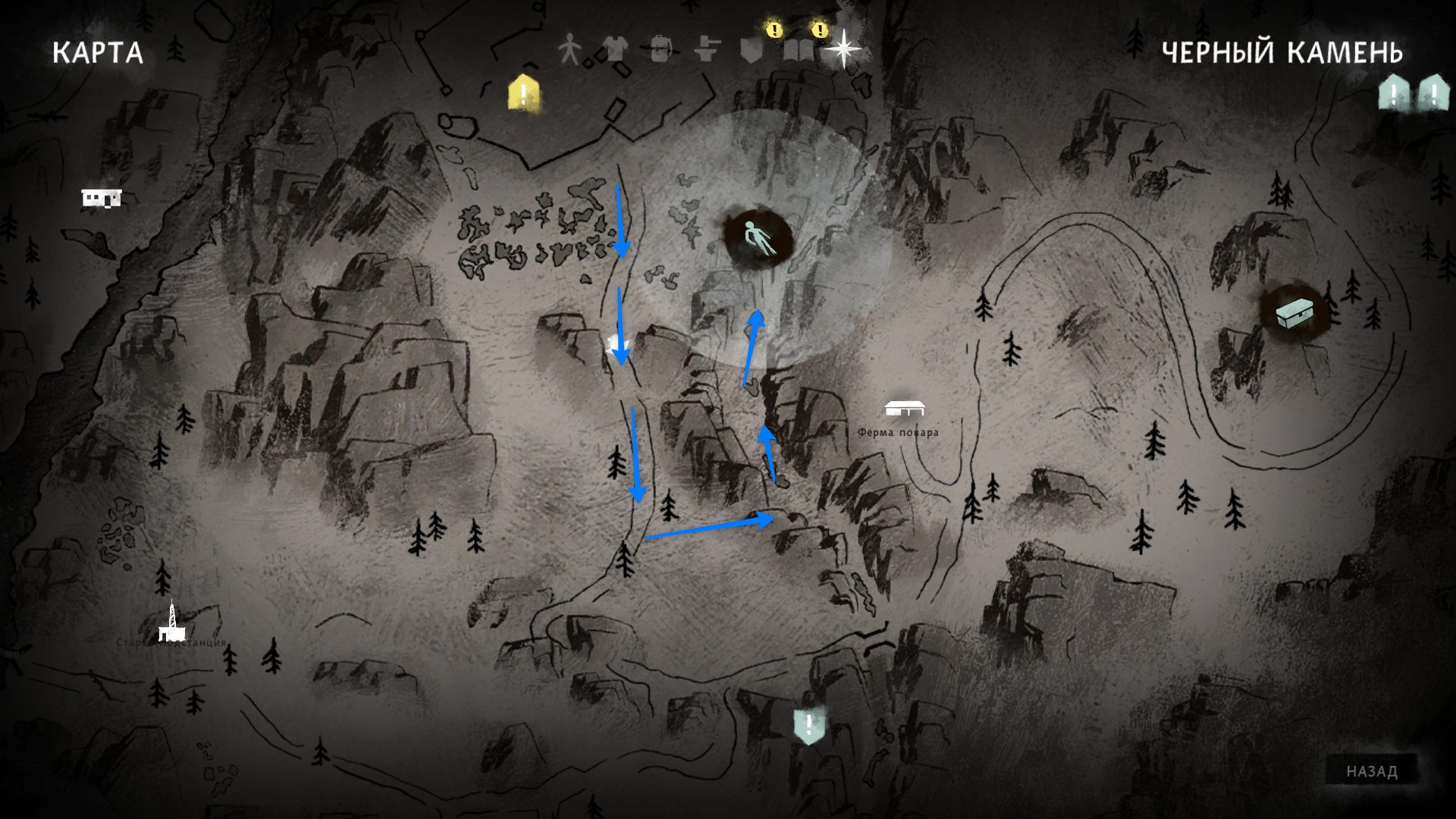The image size is (1456, 819).
Task: Click the corpse marker on the map
Action: click(758, 238)
